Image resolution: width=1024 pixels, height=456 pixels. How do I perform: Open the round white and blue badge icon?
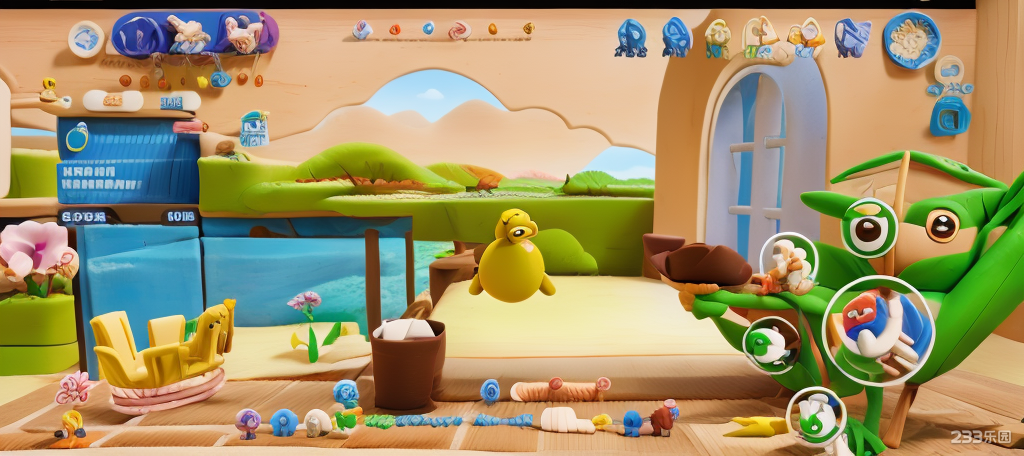click(x=86, y=39)
